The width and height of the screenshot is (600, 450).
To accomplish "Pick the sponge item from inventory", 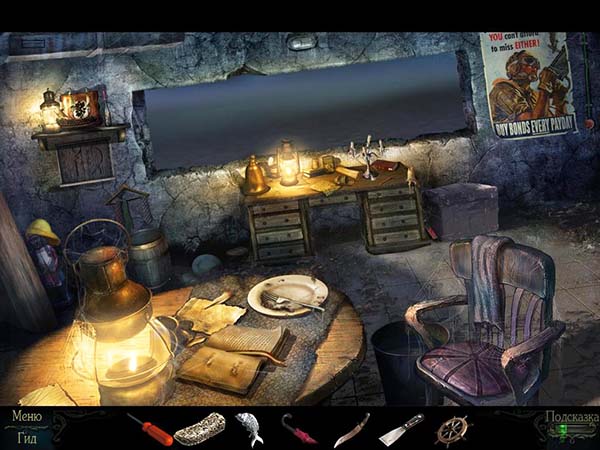I will (x=199, y=429).
